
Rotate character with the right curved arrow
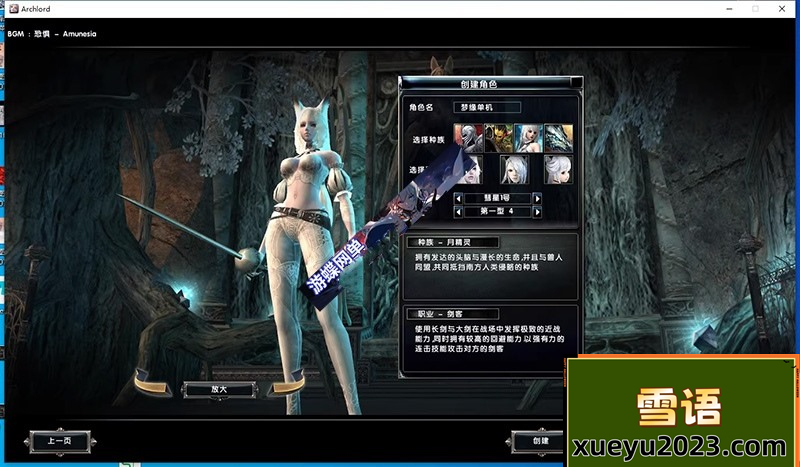coord(286,383)
